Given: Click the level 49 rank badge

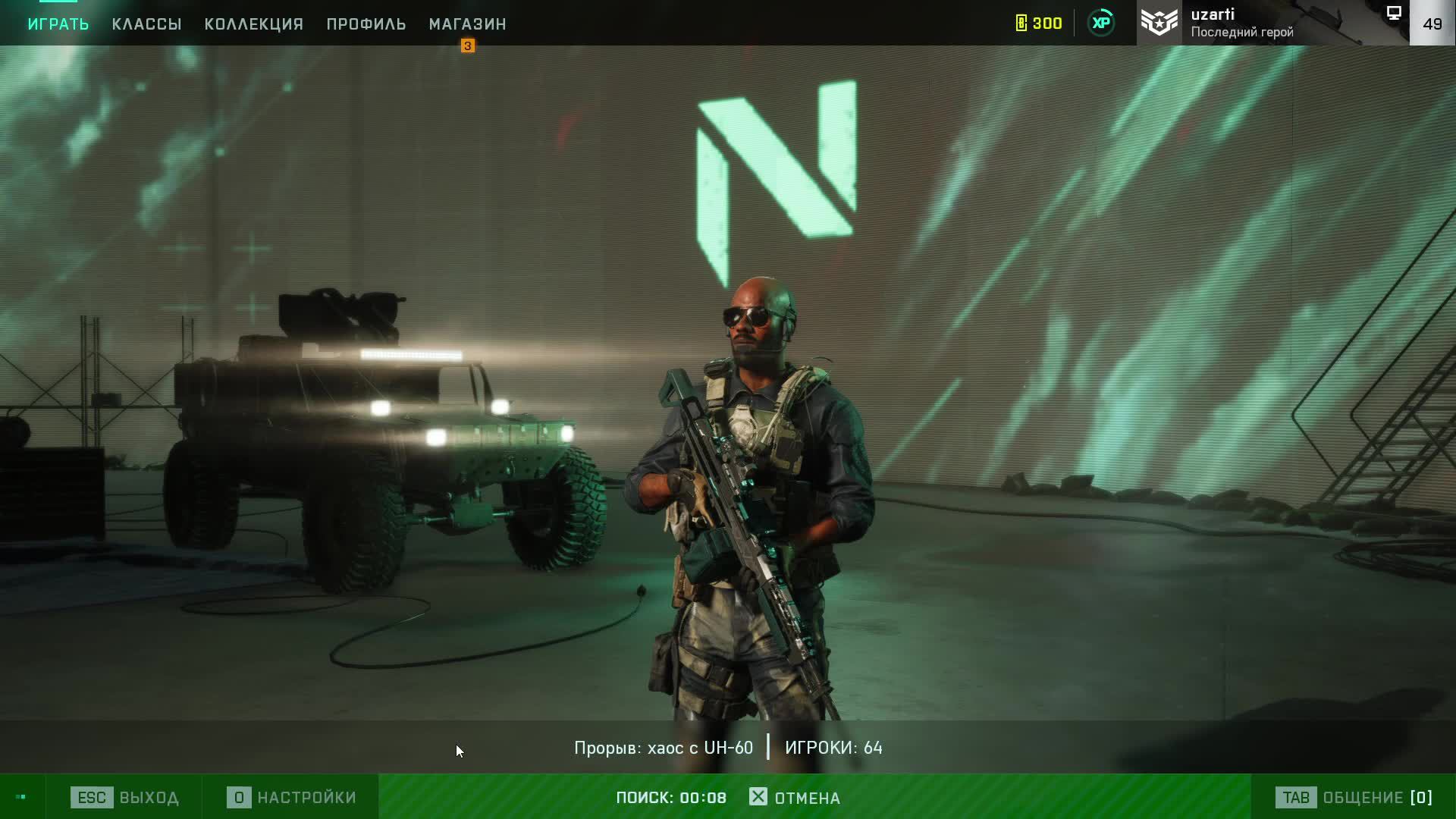Looking at the screenshot, I should (1432, 24).
